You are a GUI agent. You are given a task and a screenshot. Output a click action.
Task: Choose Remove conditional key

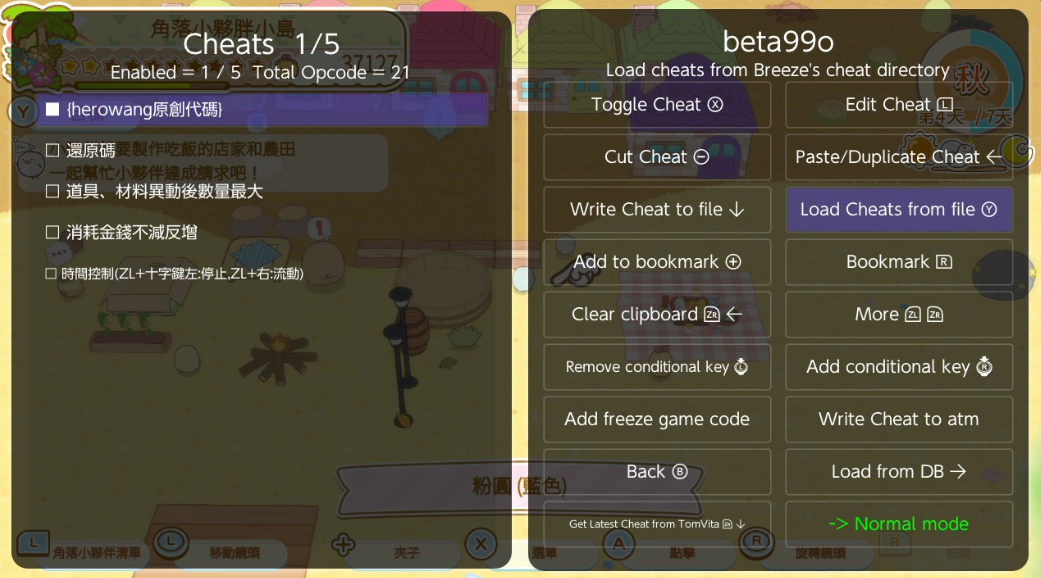click(x=657, y=367)
